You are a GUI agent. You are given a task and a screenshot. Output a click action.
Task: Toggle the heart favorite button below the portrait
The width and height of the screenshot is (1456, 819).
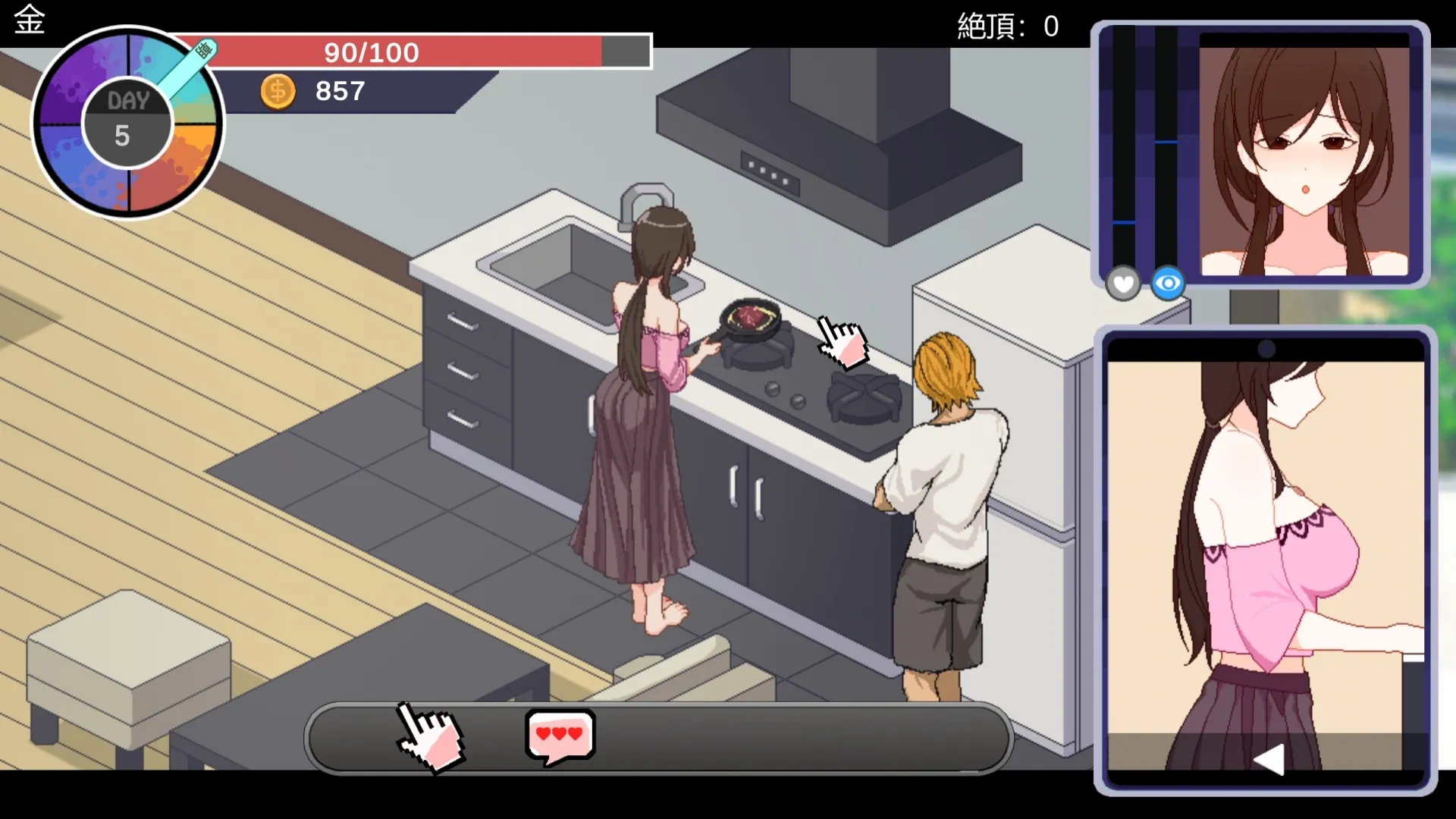(x=1122, y=284)
